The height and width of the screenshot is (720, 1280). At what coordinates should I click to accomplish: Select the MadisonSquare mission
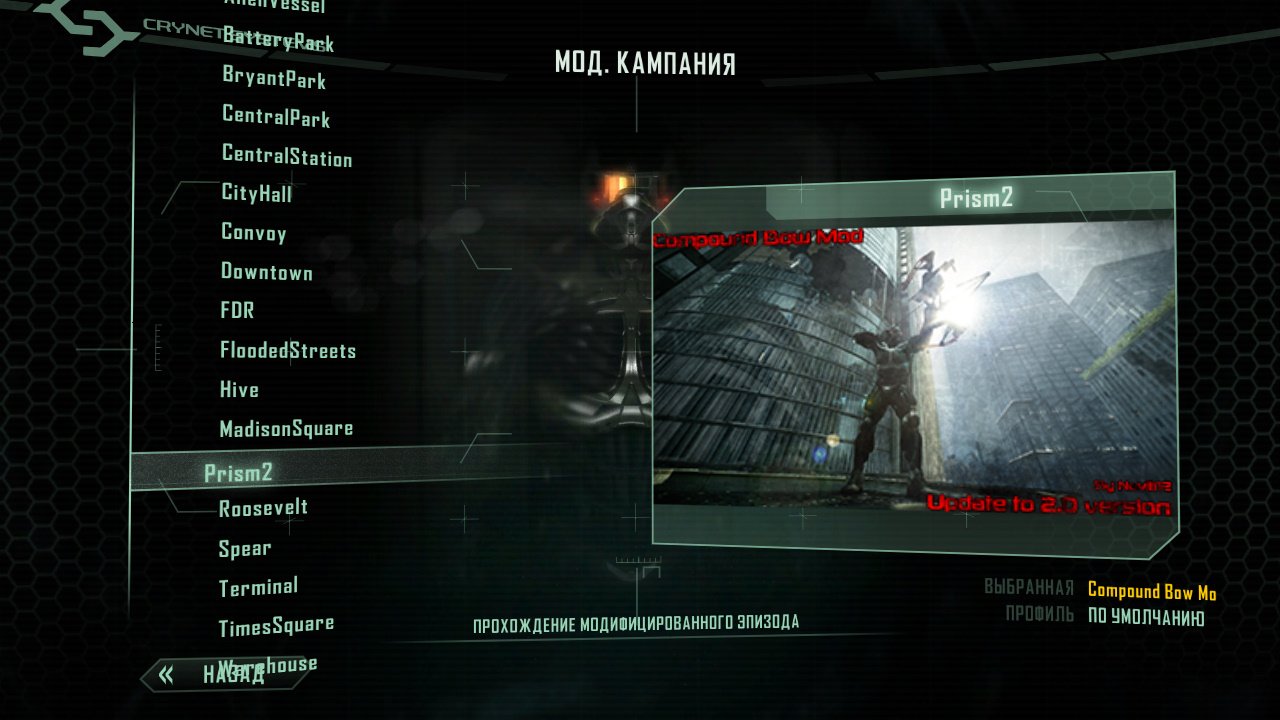click(285, 427)
